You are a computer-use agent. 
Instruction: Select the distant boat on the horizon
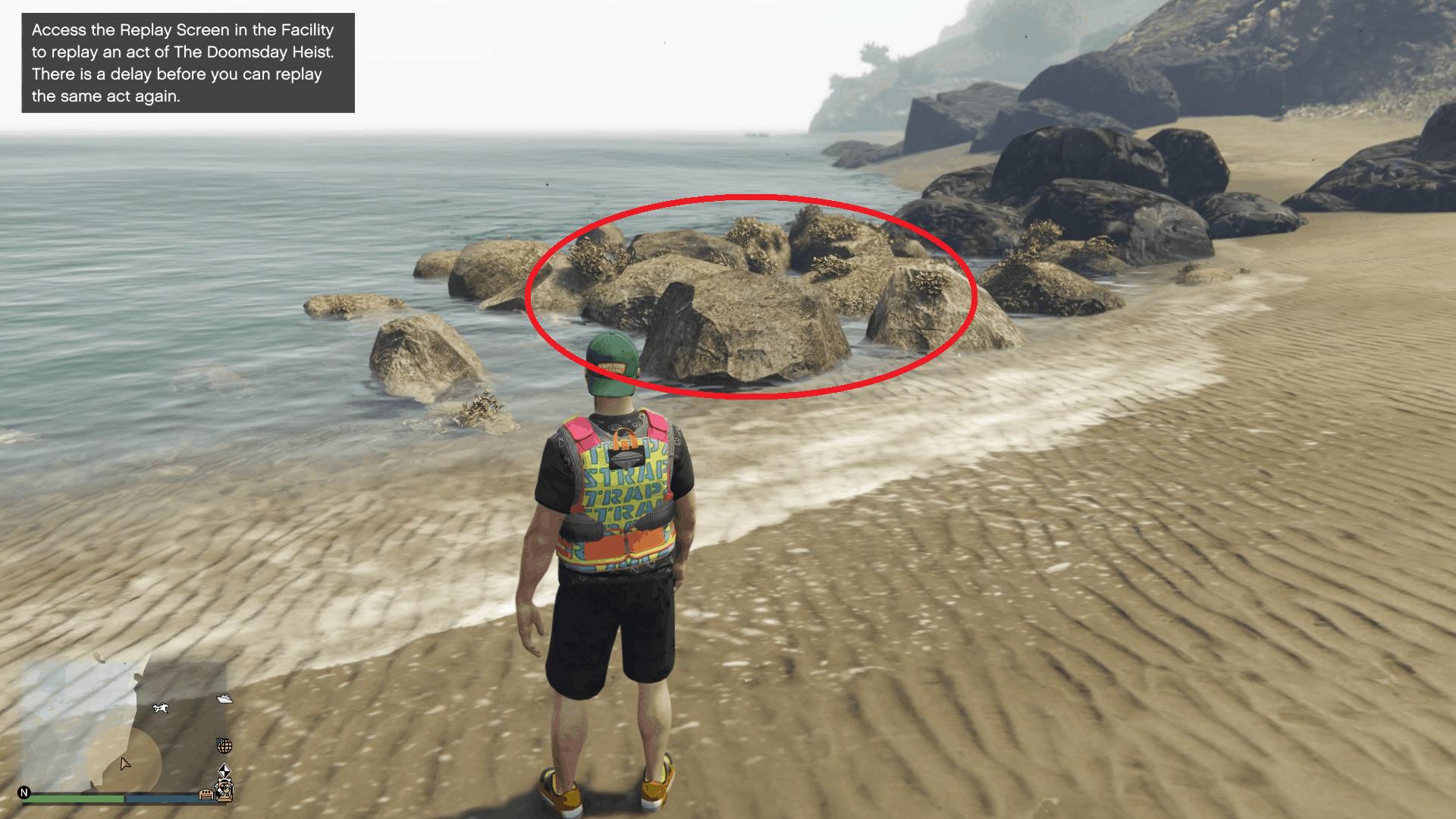(x=758, y=135)
